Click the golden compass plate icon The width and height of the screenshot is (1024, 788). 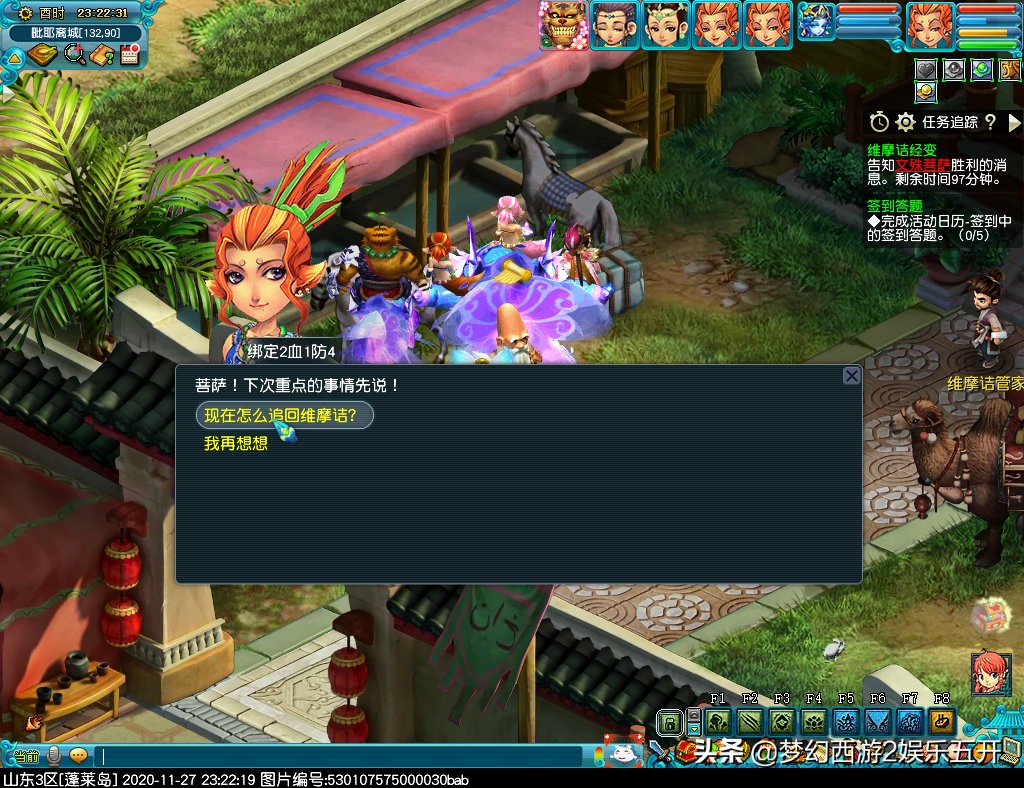[x=42, y=55]
